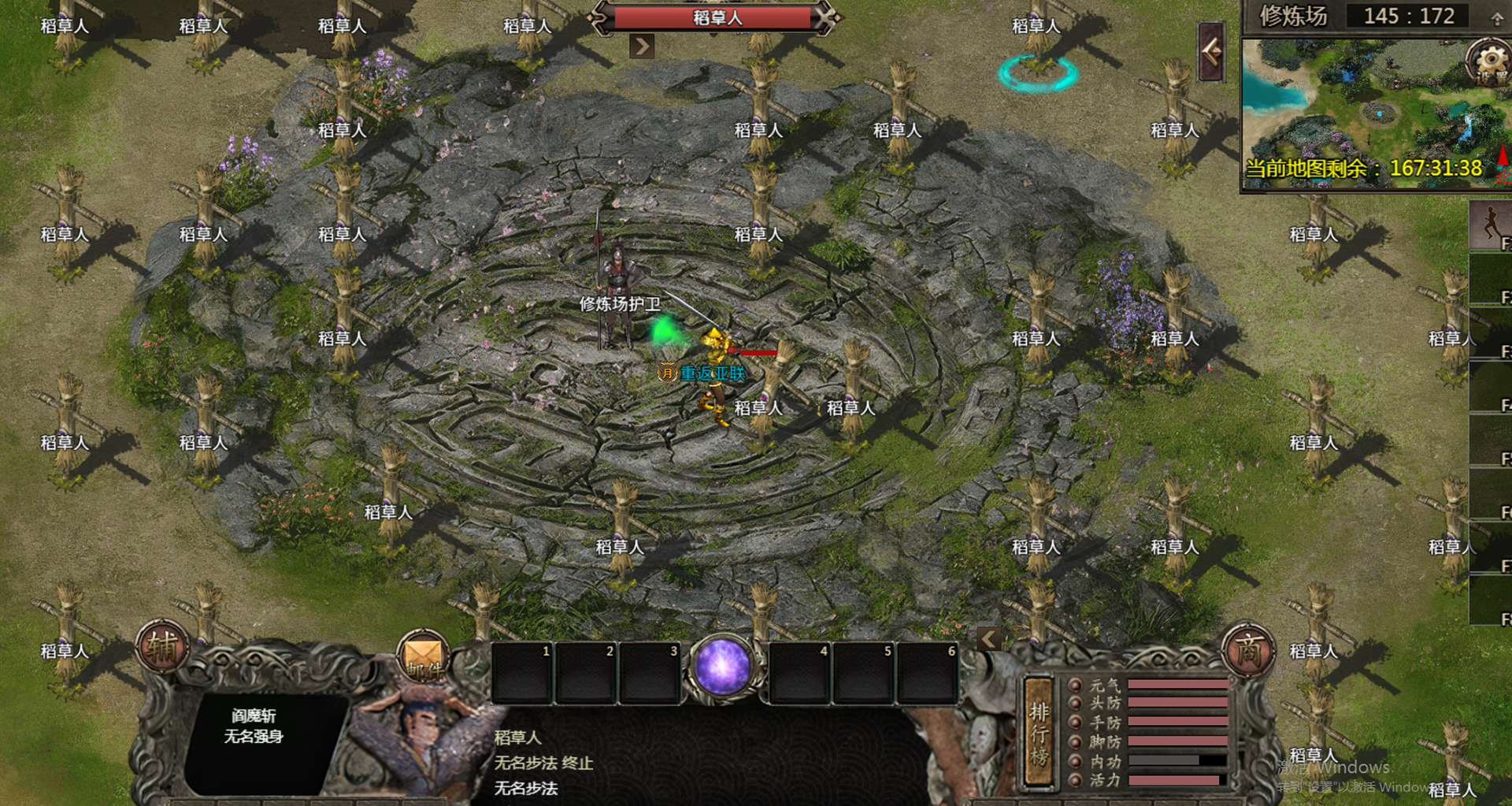This screenshot has height=806, width=1512.
Task: Collapse the minimap with the up arrow
Action: coord(1496,18)
